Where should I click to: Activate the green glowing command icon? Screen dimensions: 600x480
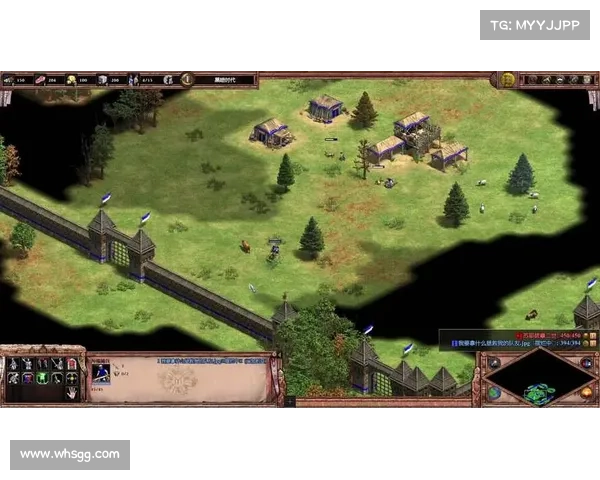(42, 378)
